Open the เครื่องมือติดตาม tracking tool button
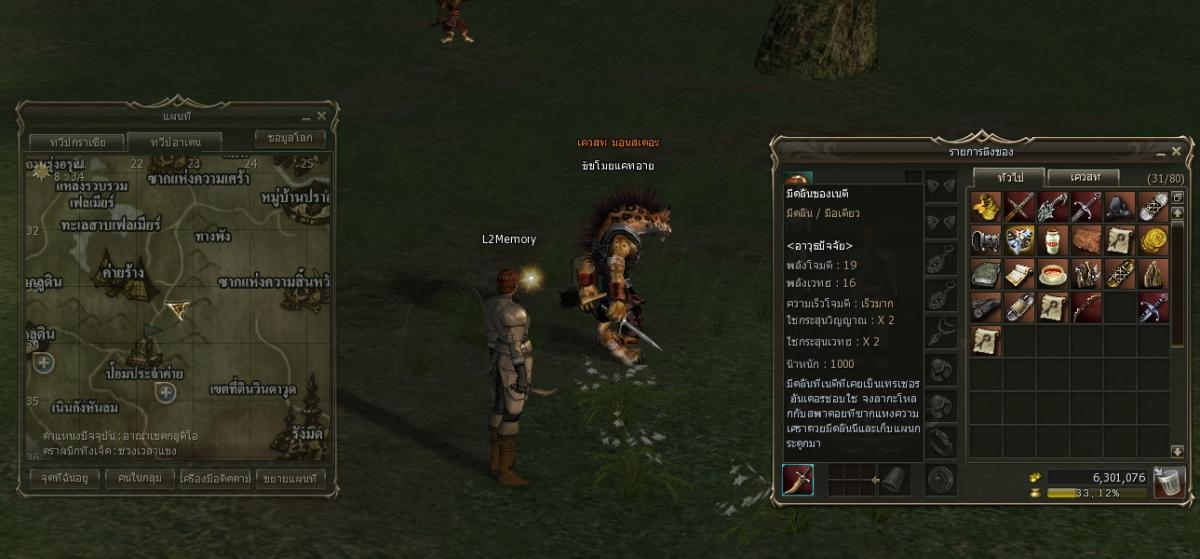Screen dimensions: 1200x559 (215, 478)
